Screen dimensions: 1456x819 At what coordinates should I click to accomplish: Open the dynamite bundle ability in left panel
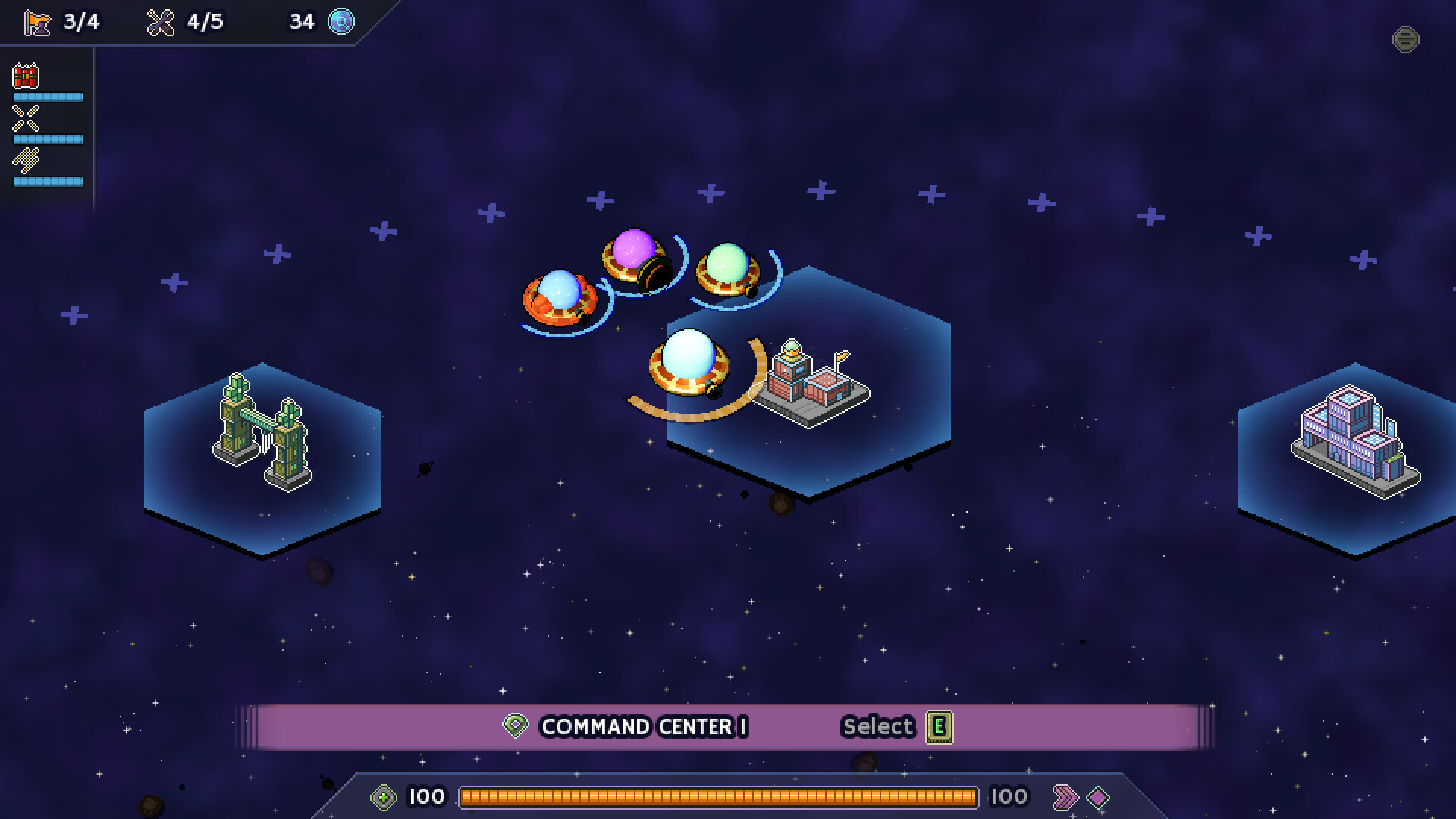(x=25, y=76)
